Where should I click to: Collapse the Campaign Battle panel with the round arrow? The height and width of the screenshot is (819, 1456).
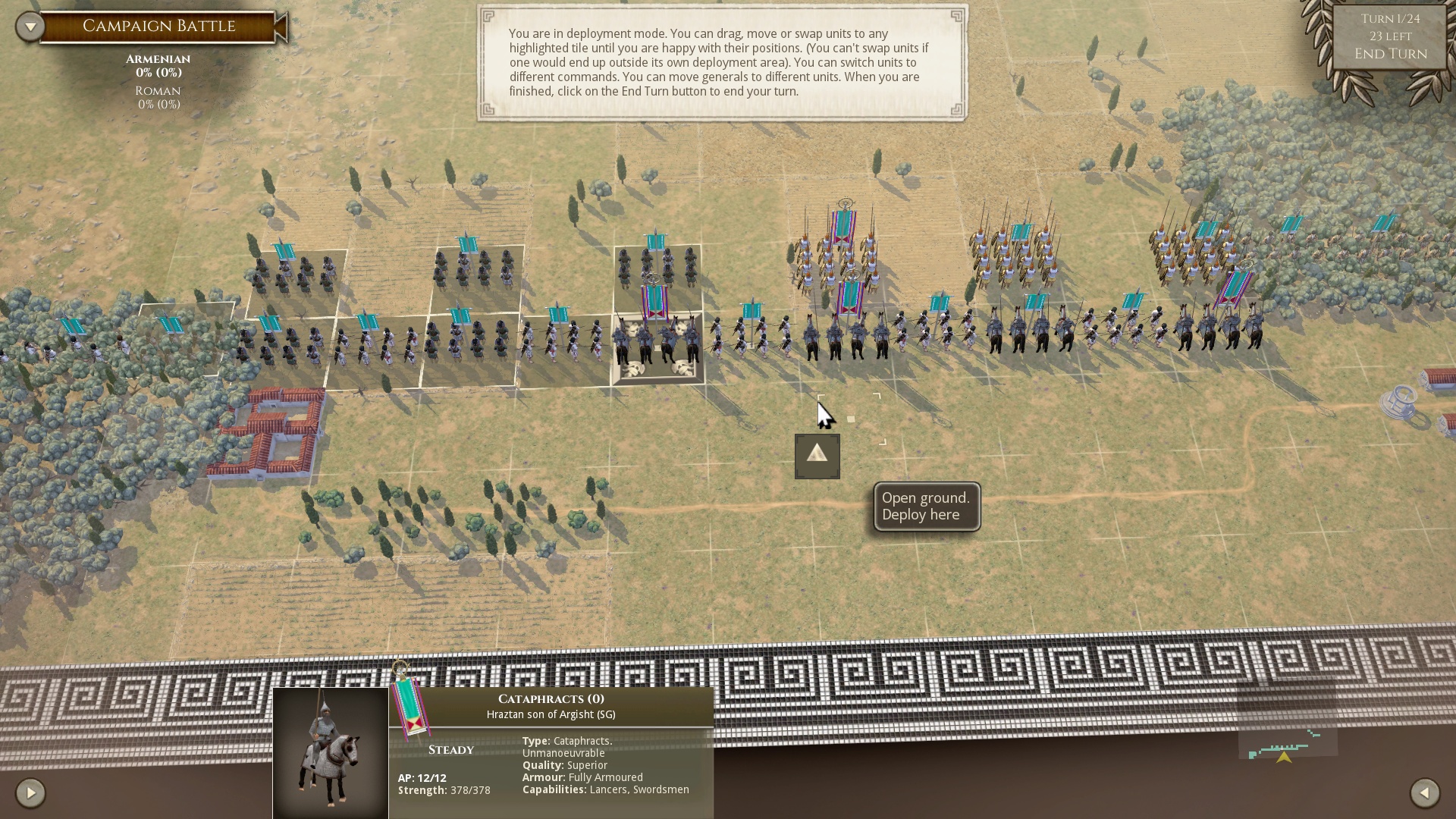point(30,25)
